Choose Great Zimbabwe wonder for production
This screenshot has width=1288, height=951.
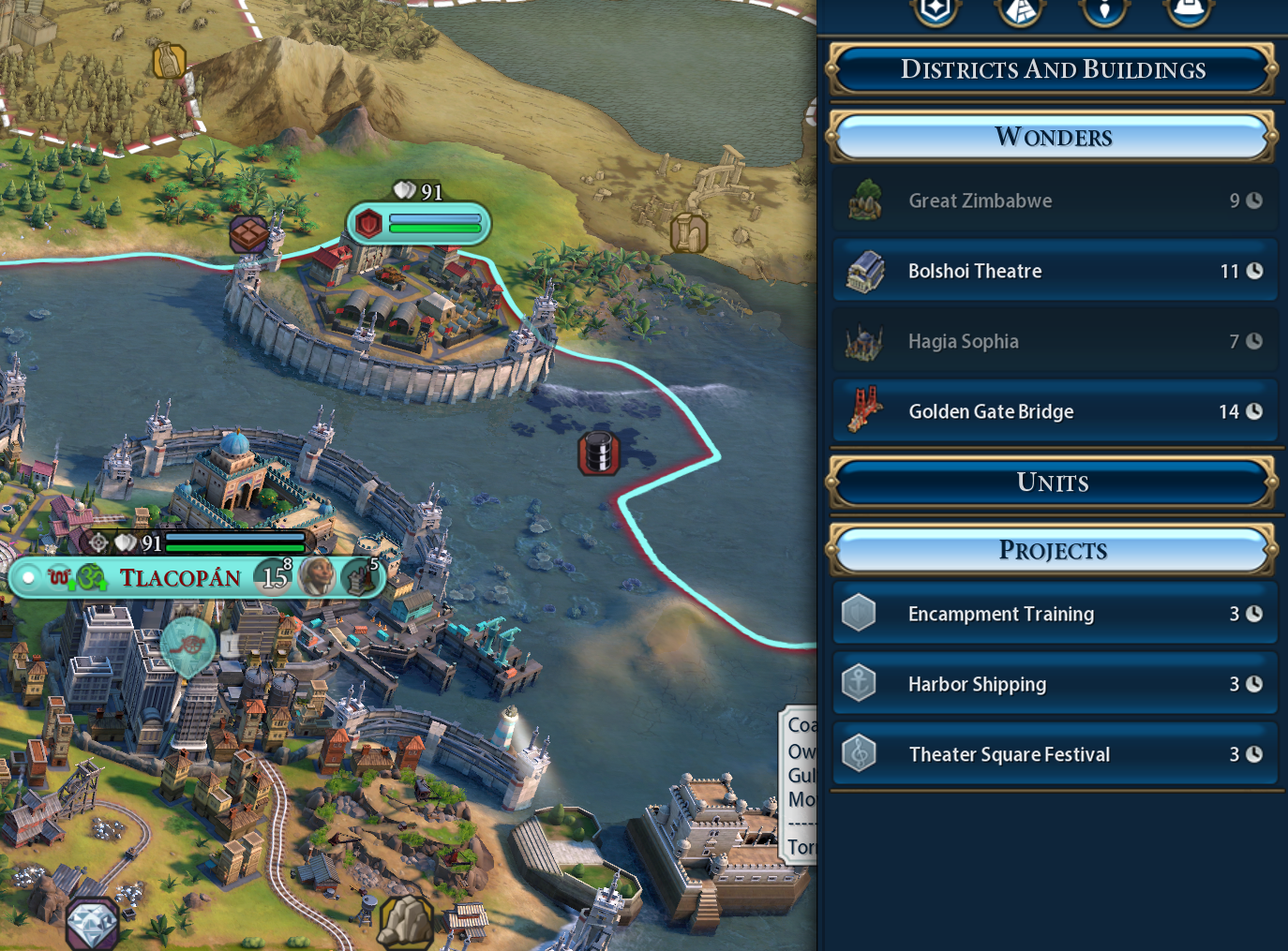click(x=1055, y=201)
